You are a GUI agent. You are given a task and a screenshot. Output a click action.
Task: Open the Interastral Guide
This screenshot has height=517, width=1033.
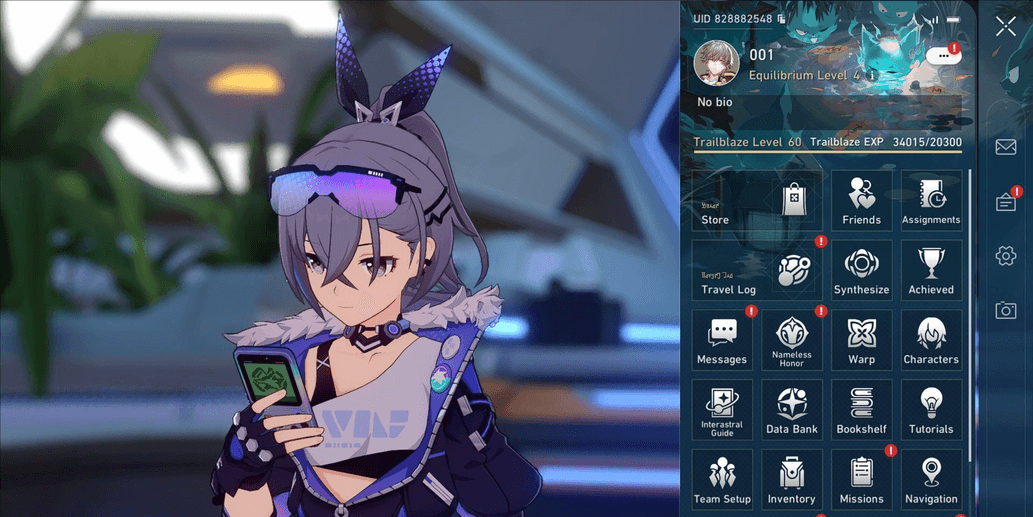tap(722, 411)
